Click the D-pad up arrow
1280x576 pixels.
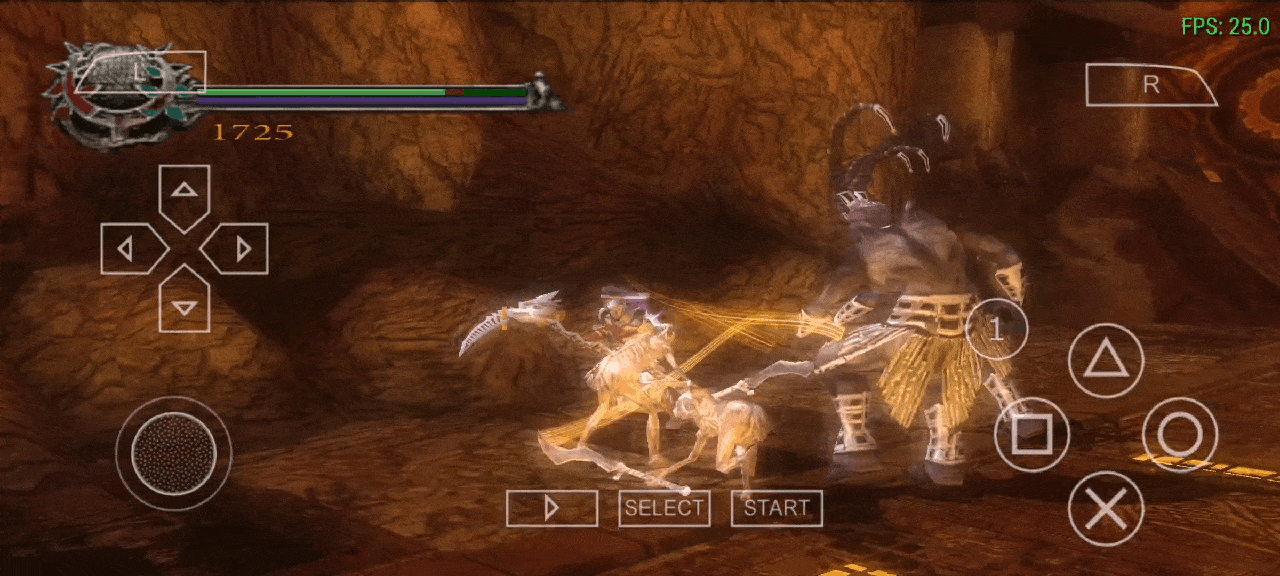[x=184, y=194]
